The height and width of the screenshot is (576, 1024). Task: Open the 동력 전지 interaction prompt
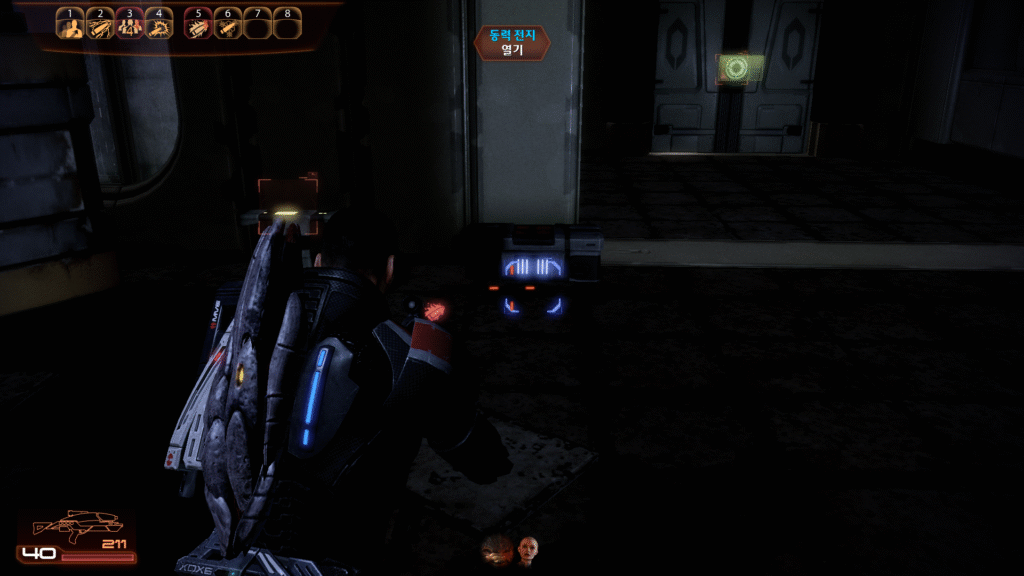click(512, 43)
